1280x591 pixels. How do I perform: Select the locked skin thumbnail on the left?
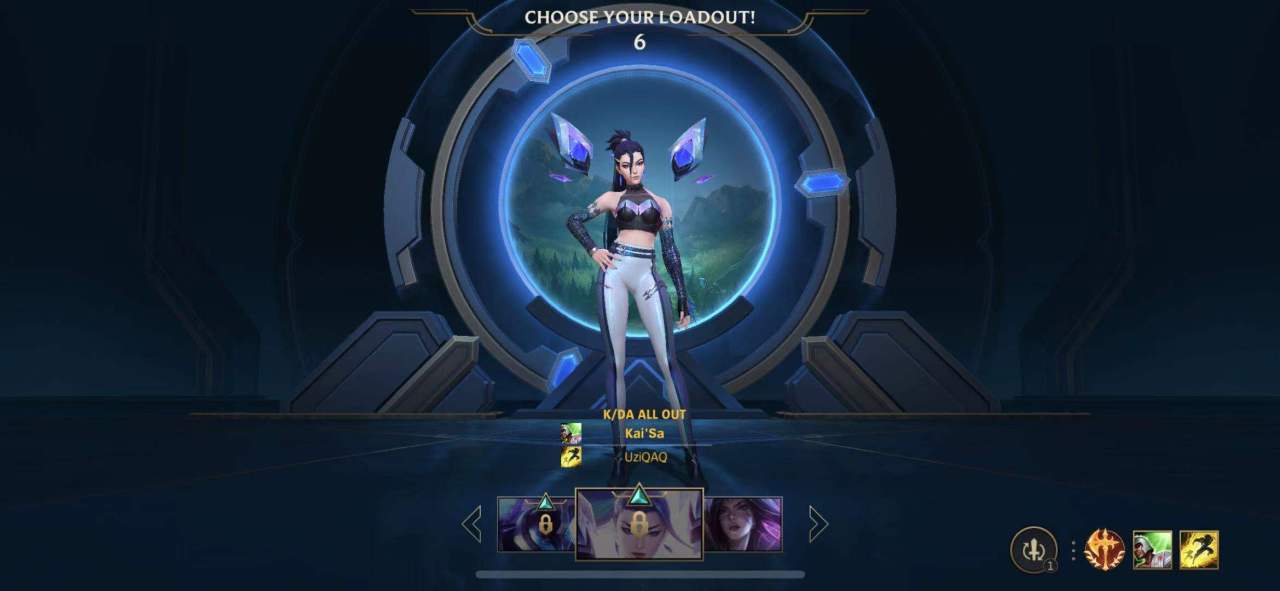(x=536, y=524)
